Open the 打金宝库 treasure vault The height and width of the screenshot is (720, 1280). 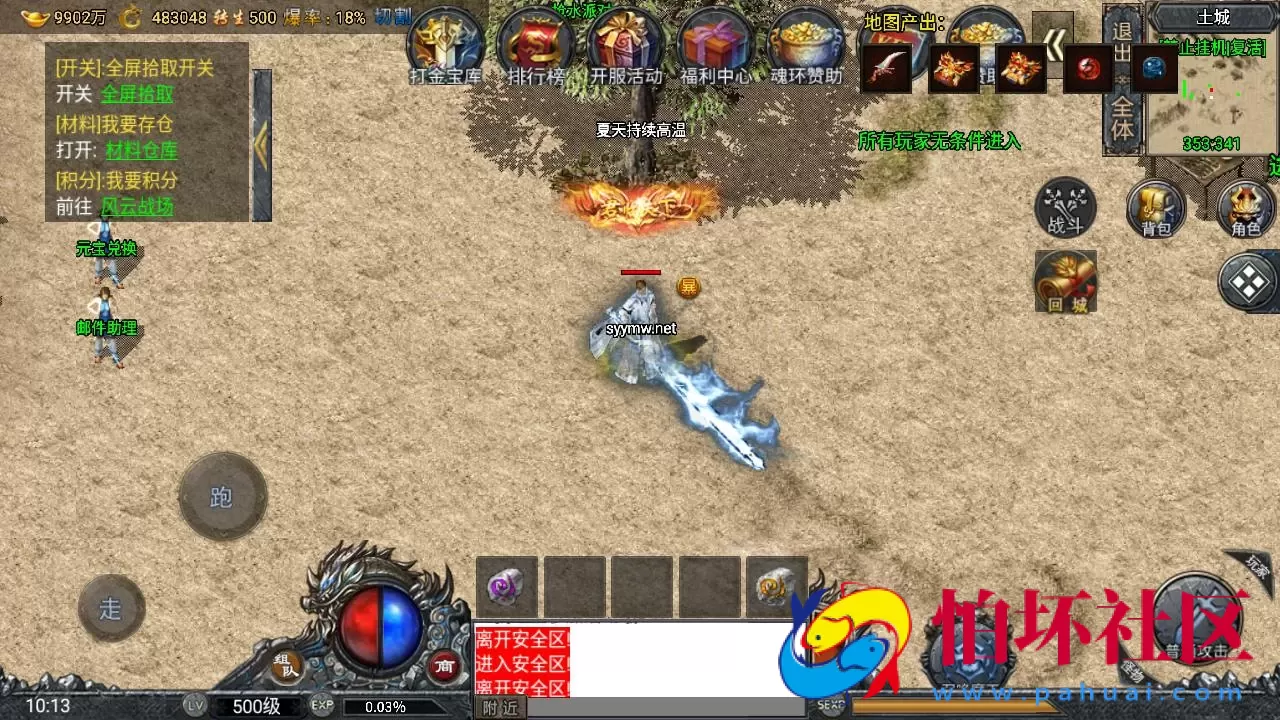click(445, 45)
